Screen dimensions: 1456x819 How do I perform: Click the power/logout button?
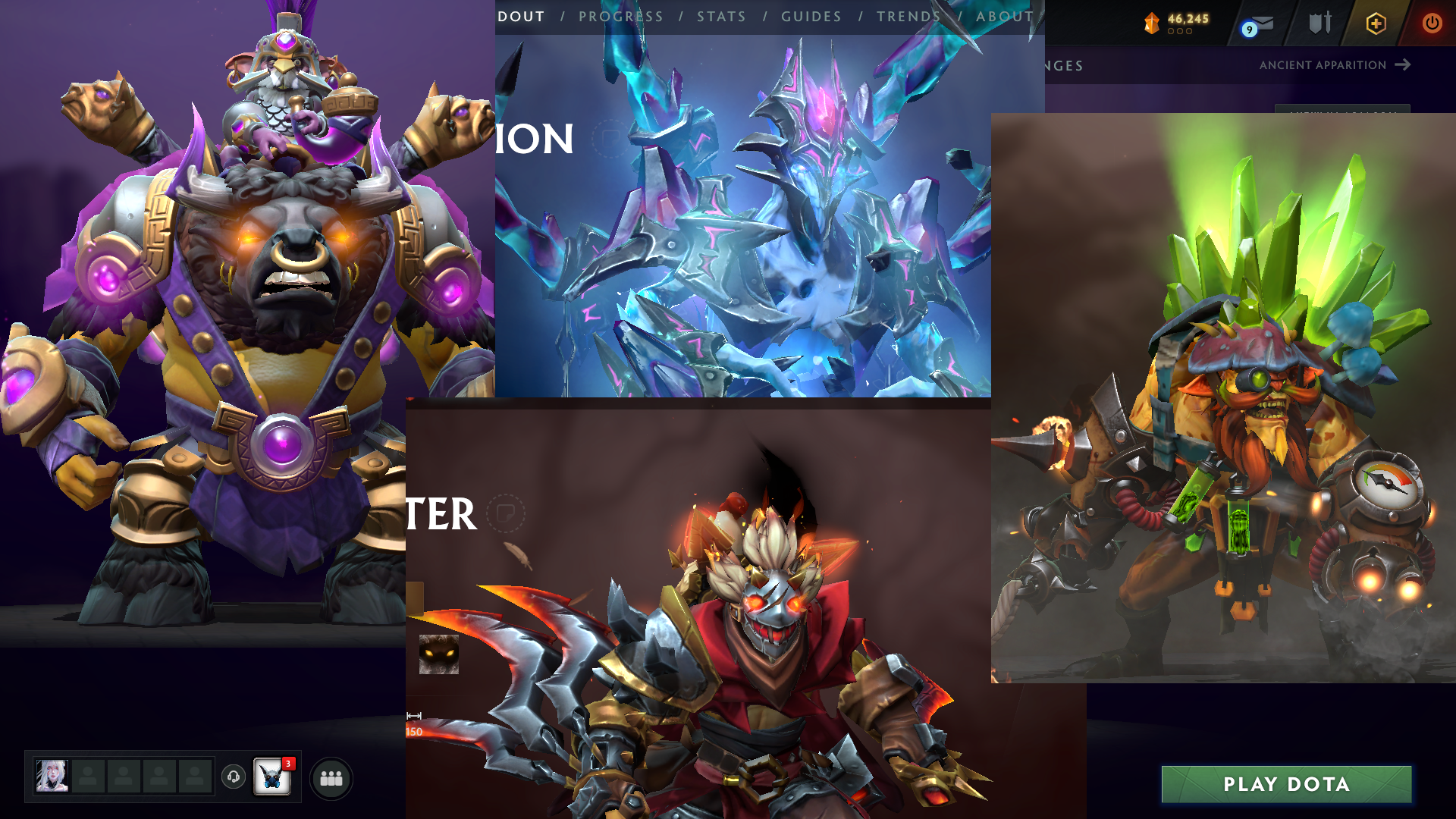point(1432,21)
